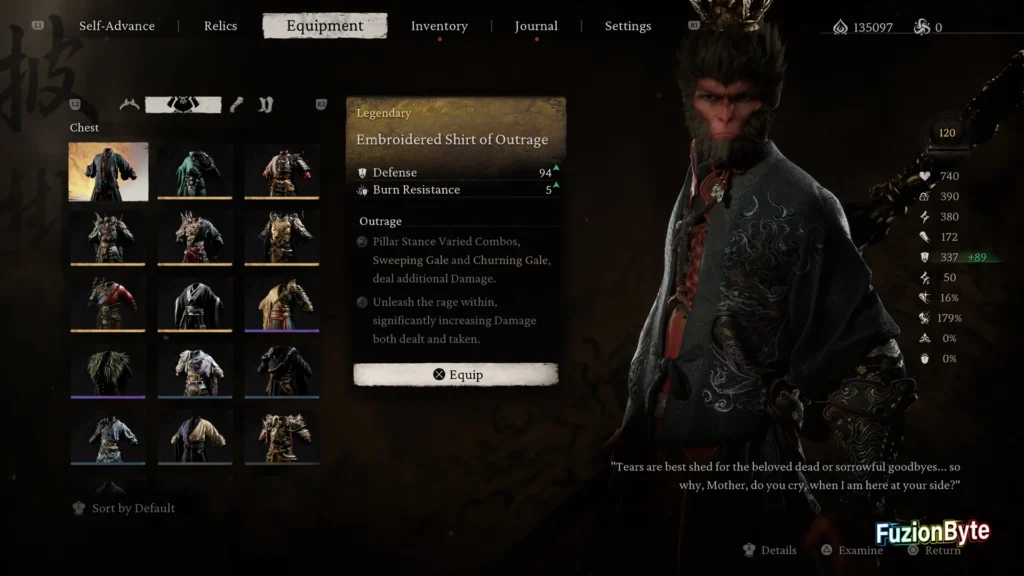Pick the fur-collared chest piece
1024x576 pixels.
click(x=108, y=370)
